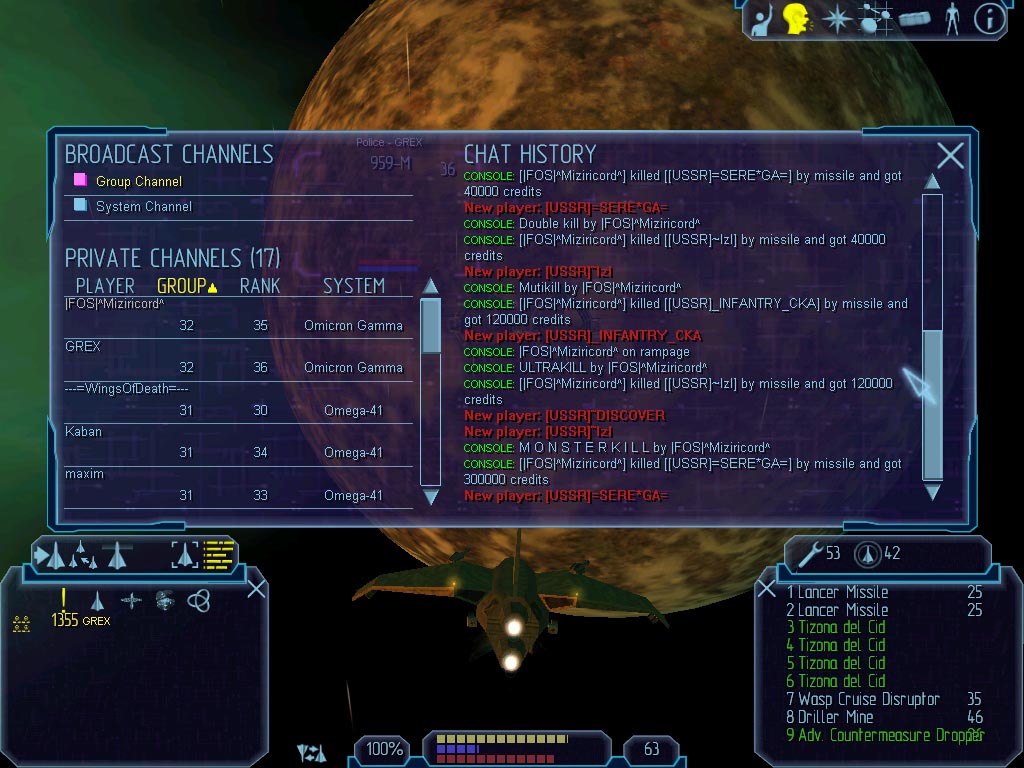The image size is (1024, 768).
Task: Close the weapons list panel
Action: (x=766, y=589)
